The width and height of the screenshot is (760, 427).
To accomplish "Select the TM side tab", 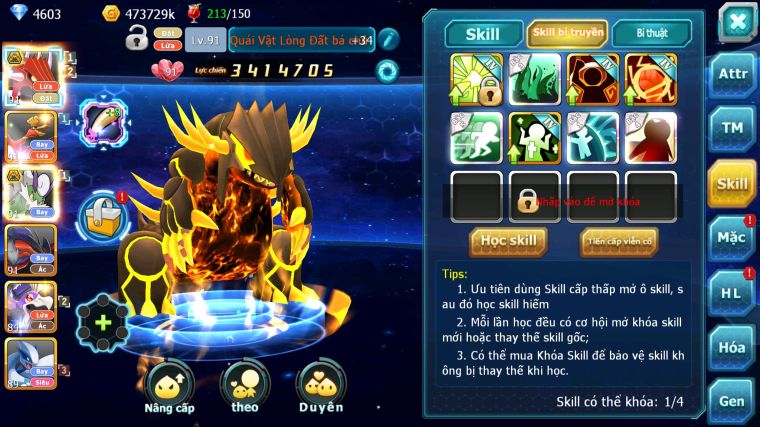I will point(732,128).
